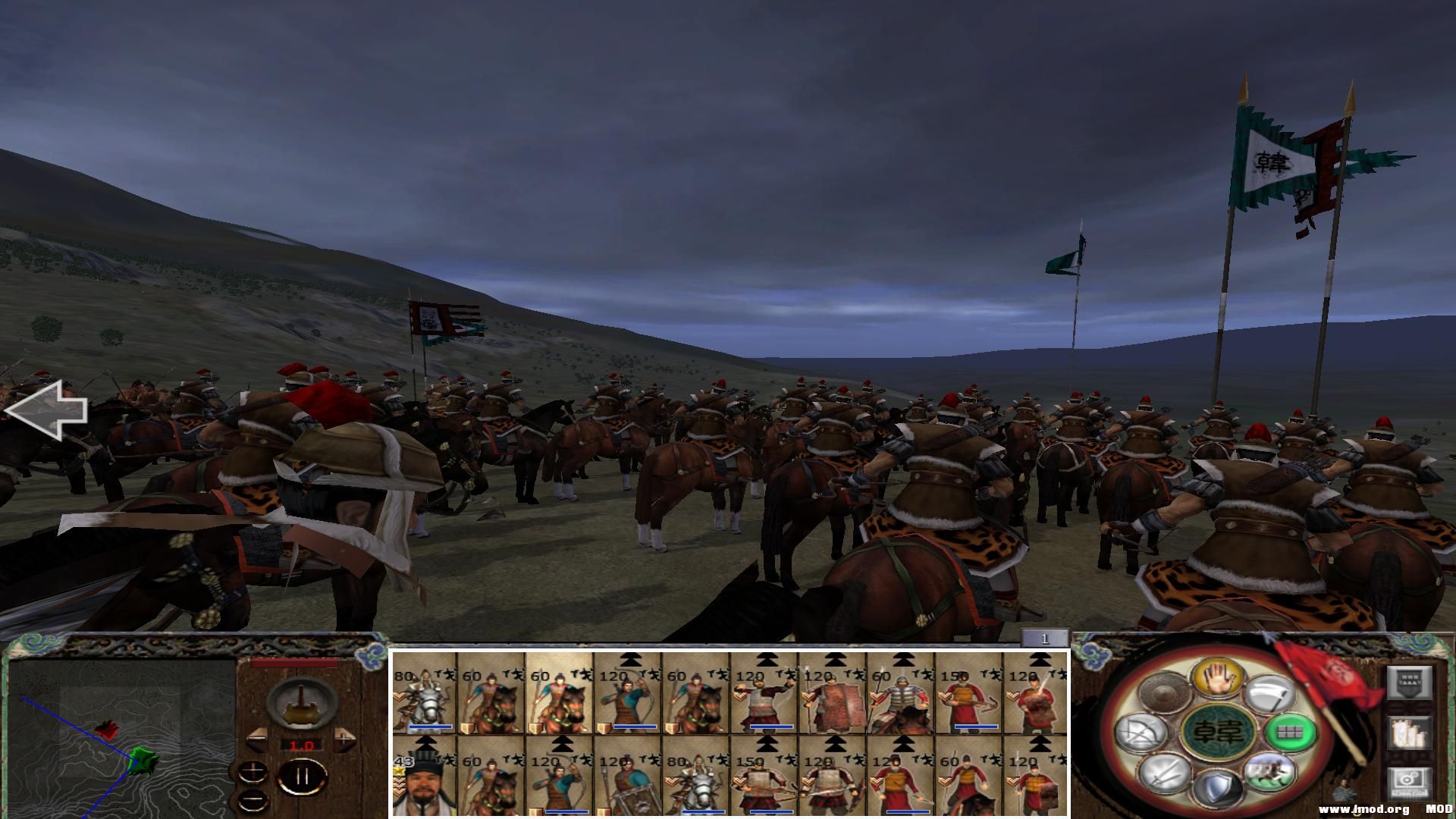Decrease battle speed with minus arrow
The width and height of the screenshot is (1456, 819).
[258, 740]
